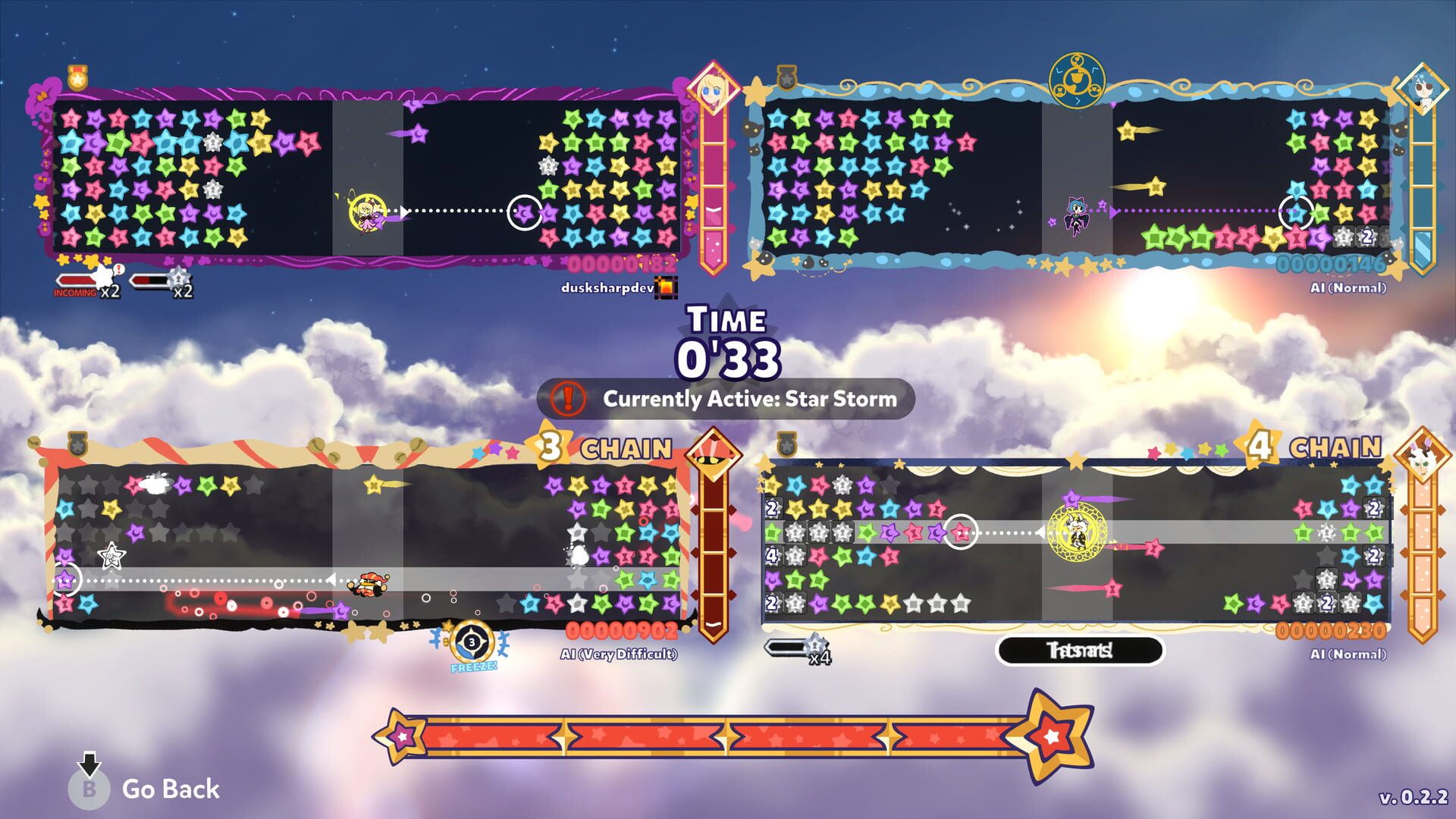Click the fire emblem next to dusksharpdev's name
The width and height of the screenshot is (1456, 819).
pos(668,289)
